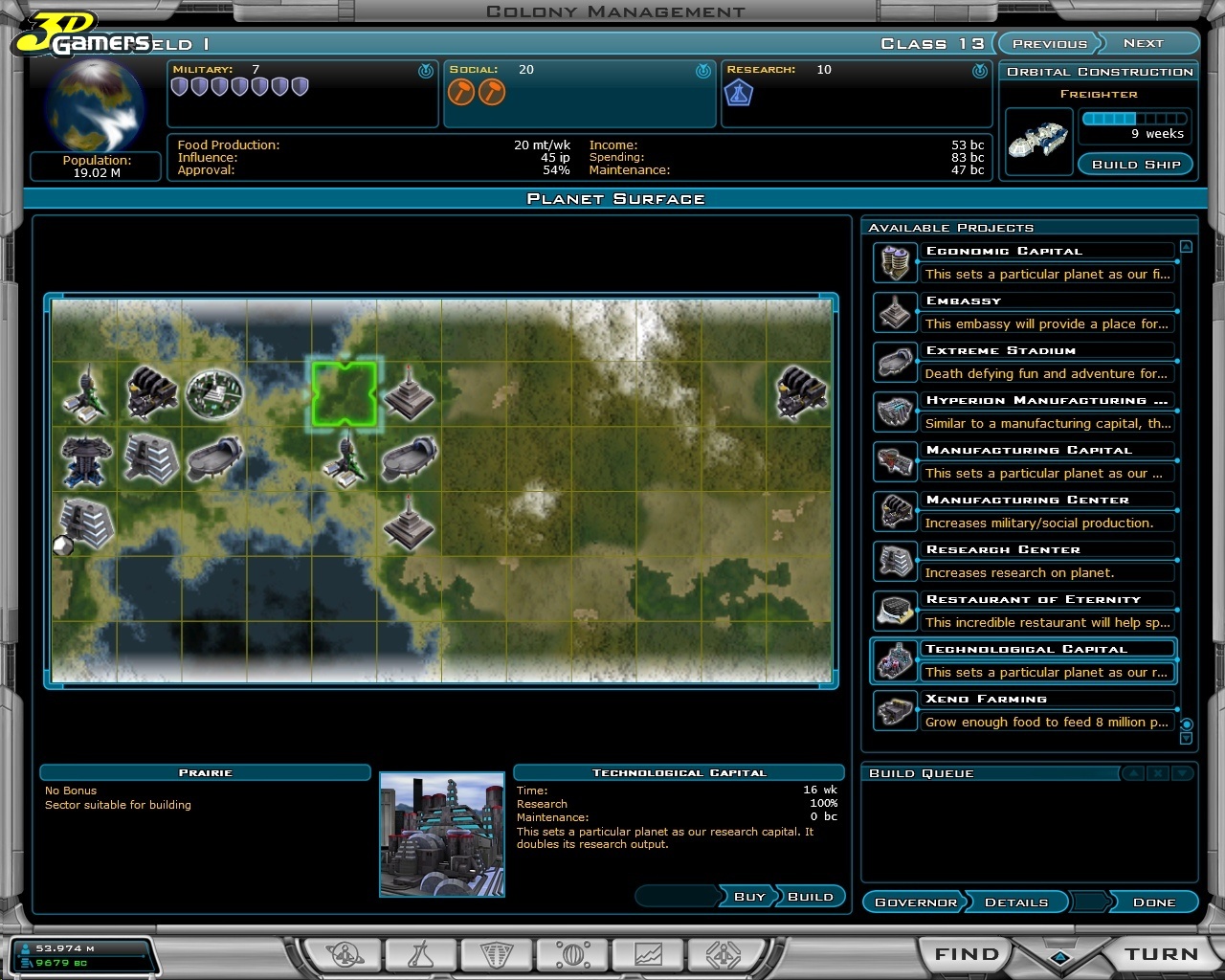Viewport: 1225px width, 980px height.
Task: Click Buy for the Technological Capital
Action: pos(749,897)
